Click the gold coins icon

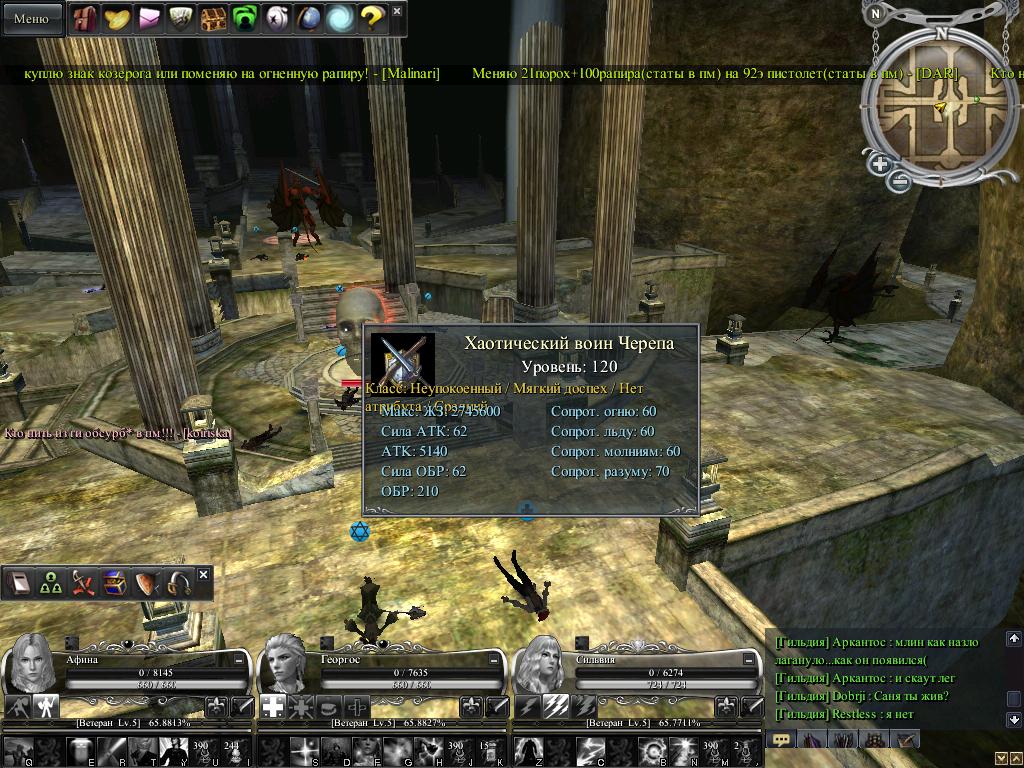(118, 18)
